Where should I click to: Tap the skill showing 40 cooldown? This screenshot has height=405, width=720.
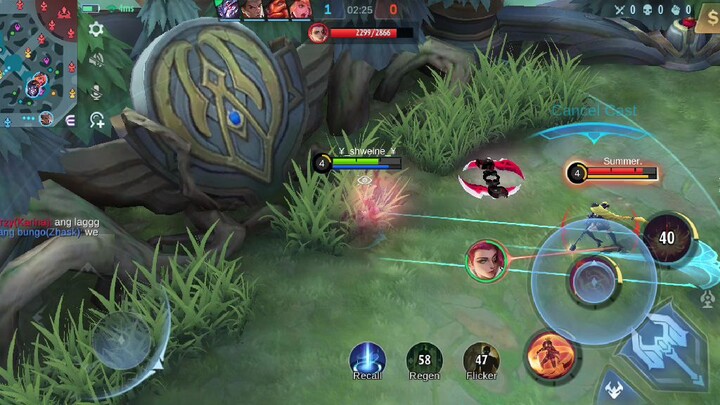pos(666,238)
